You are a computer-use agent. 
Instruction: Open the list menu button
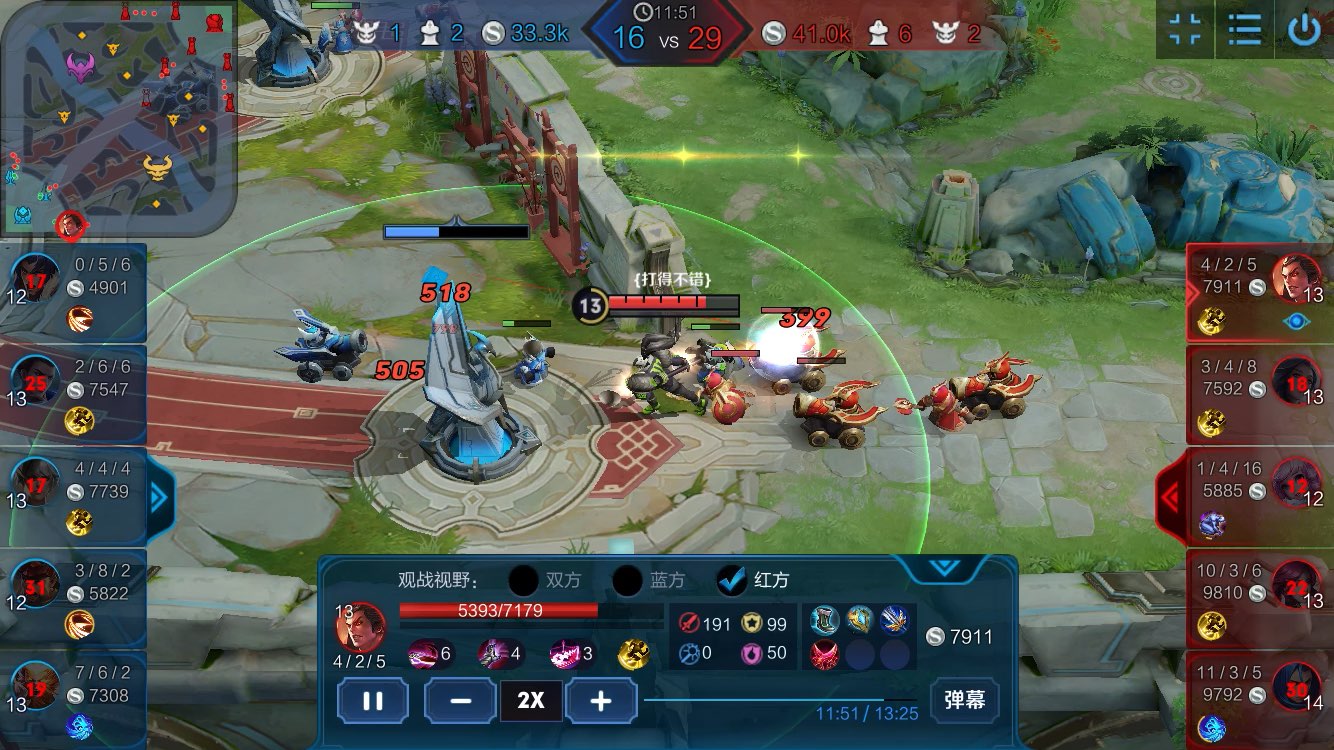(x=1244, y=30)
